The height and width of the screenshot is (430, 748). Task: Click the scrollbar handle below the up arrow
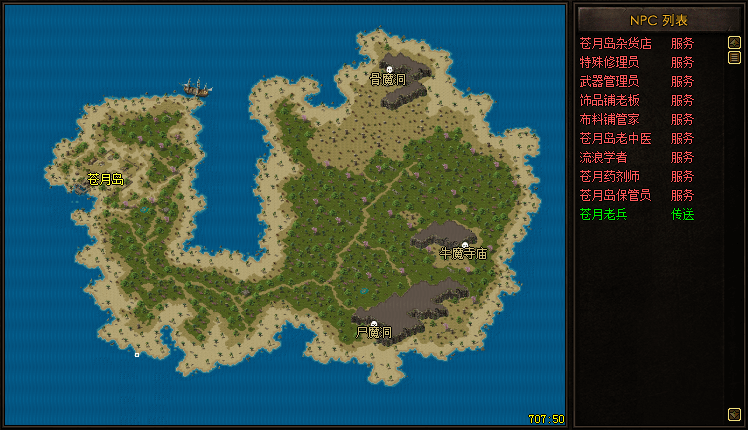click(734, 58)
